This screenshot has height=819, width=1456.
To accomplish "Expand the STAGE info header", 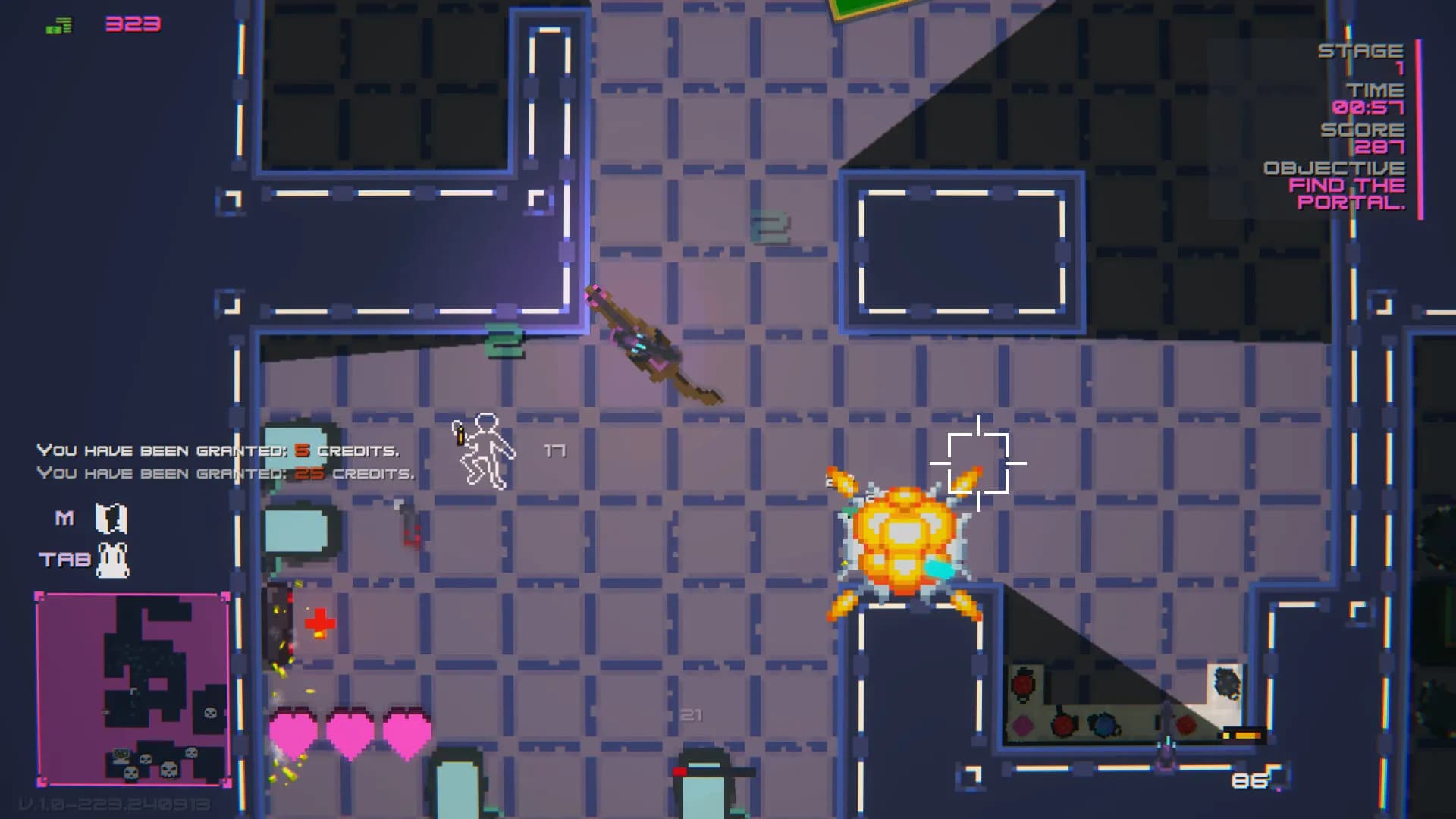I will pos(1361,52).
